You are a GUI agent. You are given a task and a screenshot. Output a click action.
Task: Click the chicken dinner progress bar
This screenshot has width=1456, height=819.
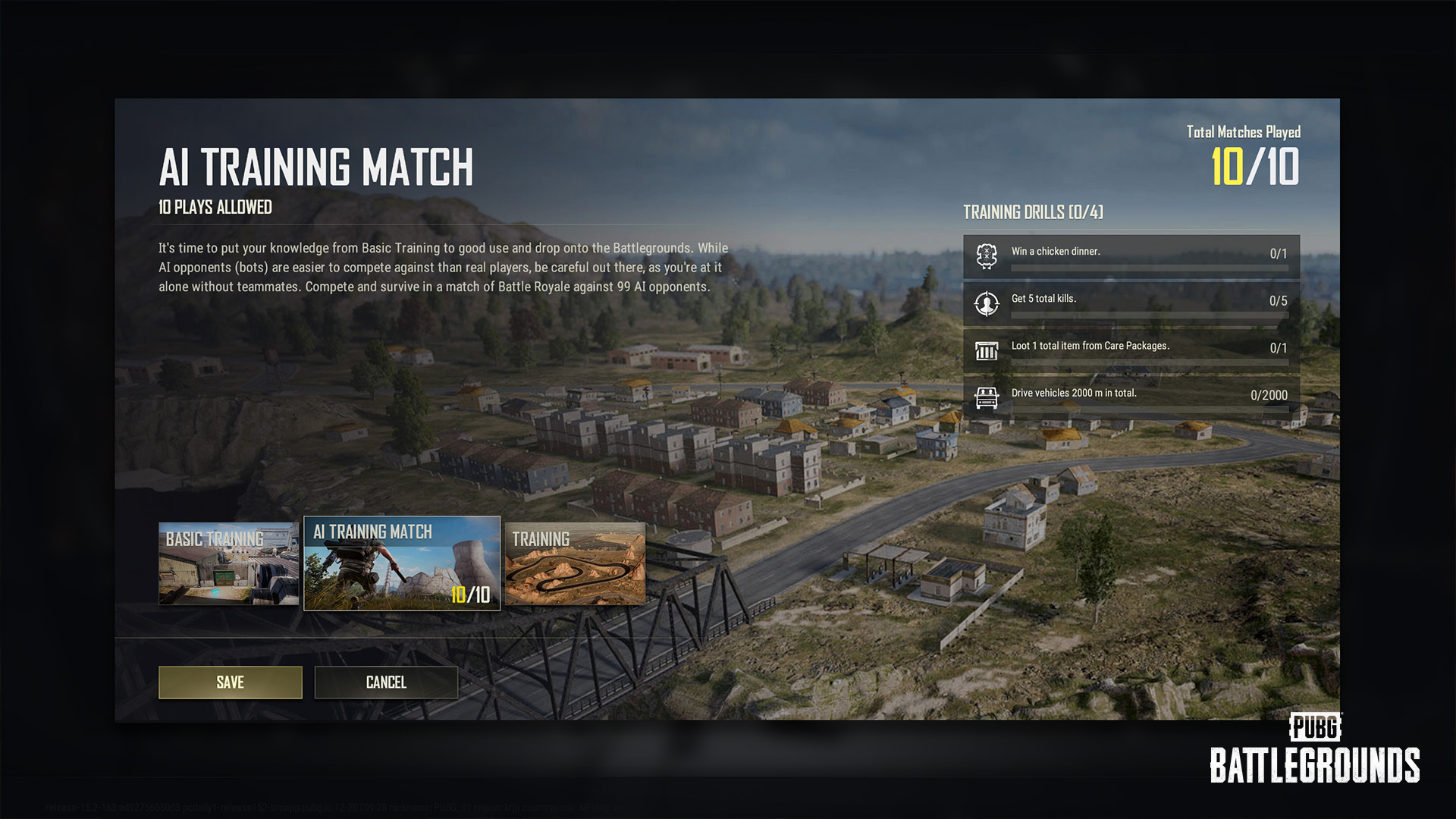click(1149, 268)
